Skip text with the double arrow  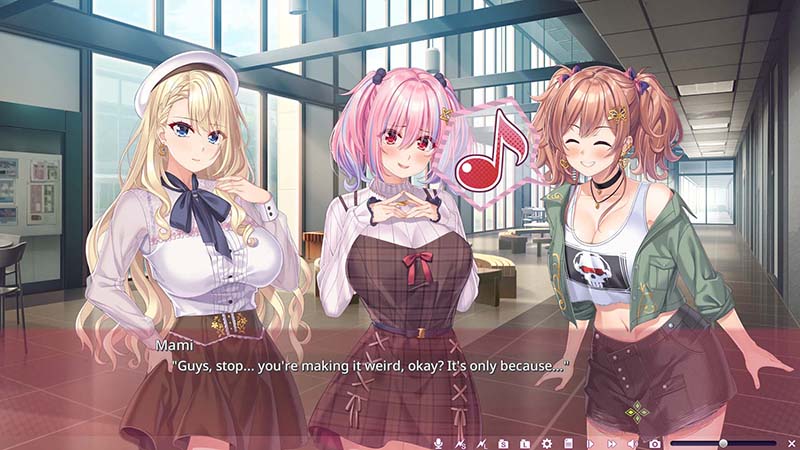[611, 443]
